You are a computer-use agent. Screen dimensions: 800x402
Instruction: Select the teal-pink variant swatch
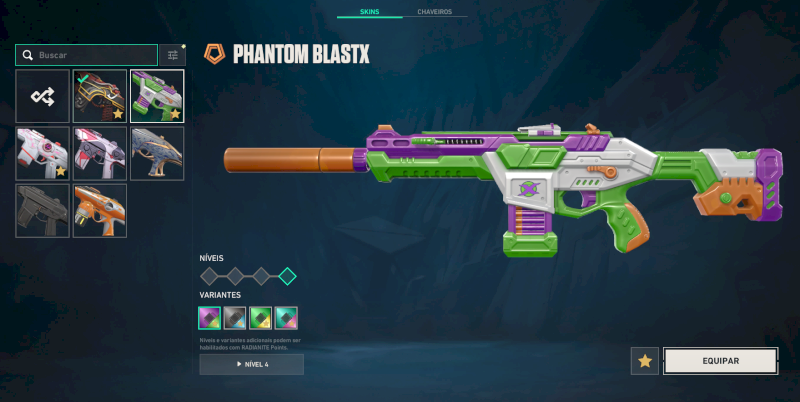pos(286,318)
